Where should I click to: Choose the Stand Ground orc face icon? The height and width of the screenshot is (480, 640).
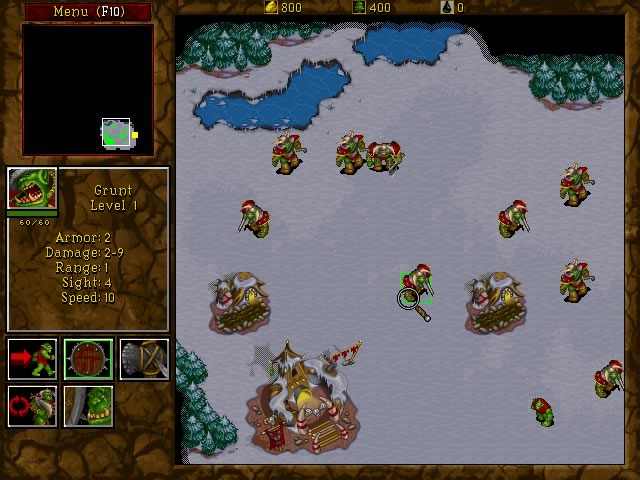(88, 406)
